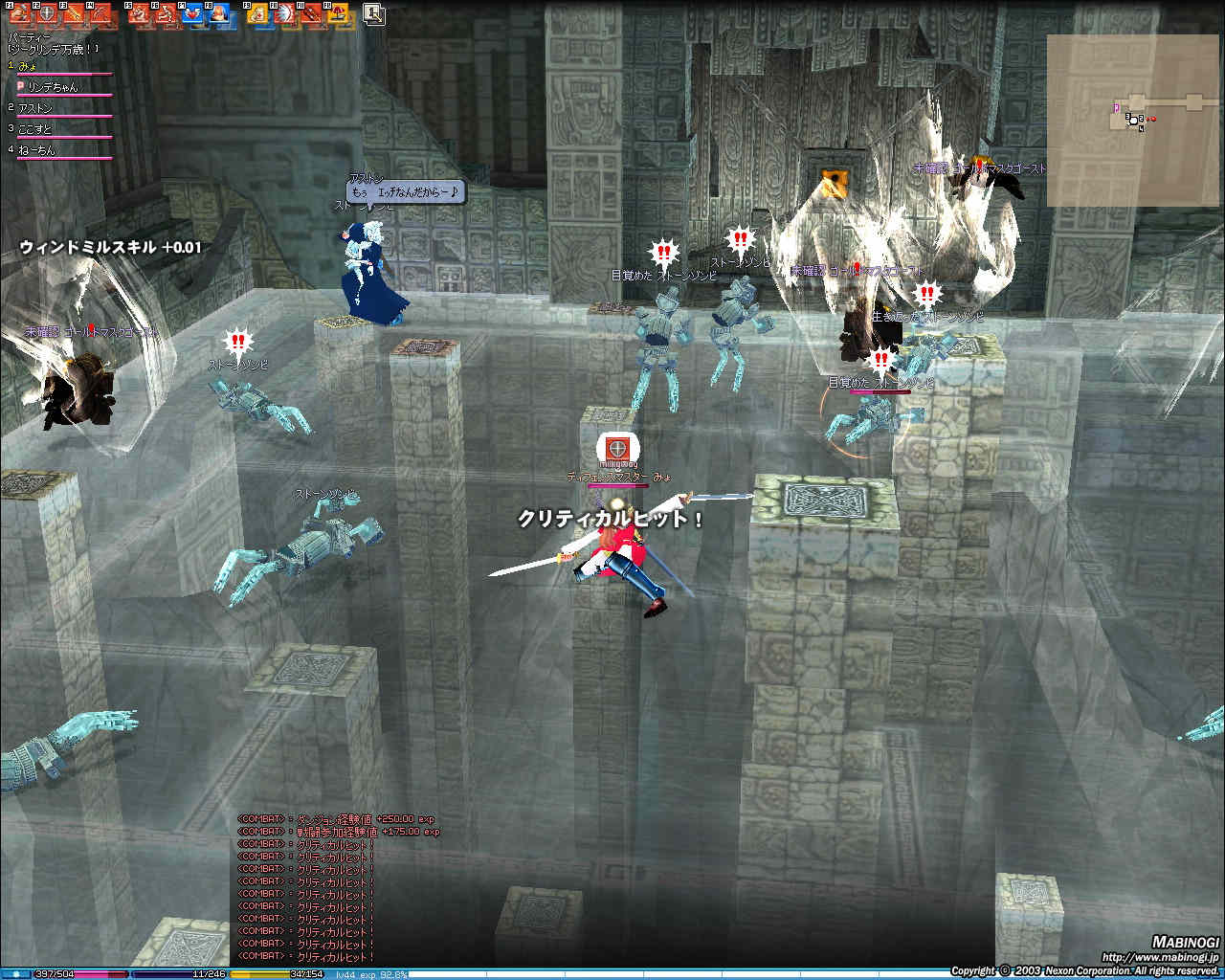
Task: Pick party member ここすと from list
Action: click(x=35, y=129)
